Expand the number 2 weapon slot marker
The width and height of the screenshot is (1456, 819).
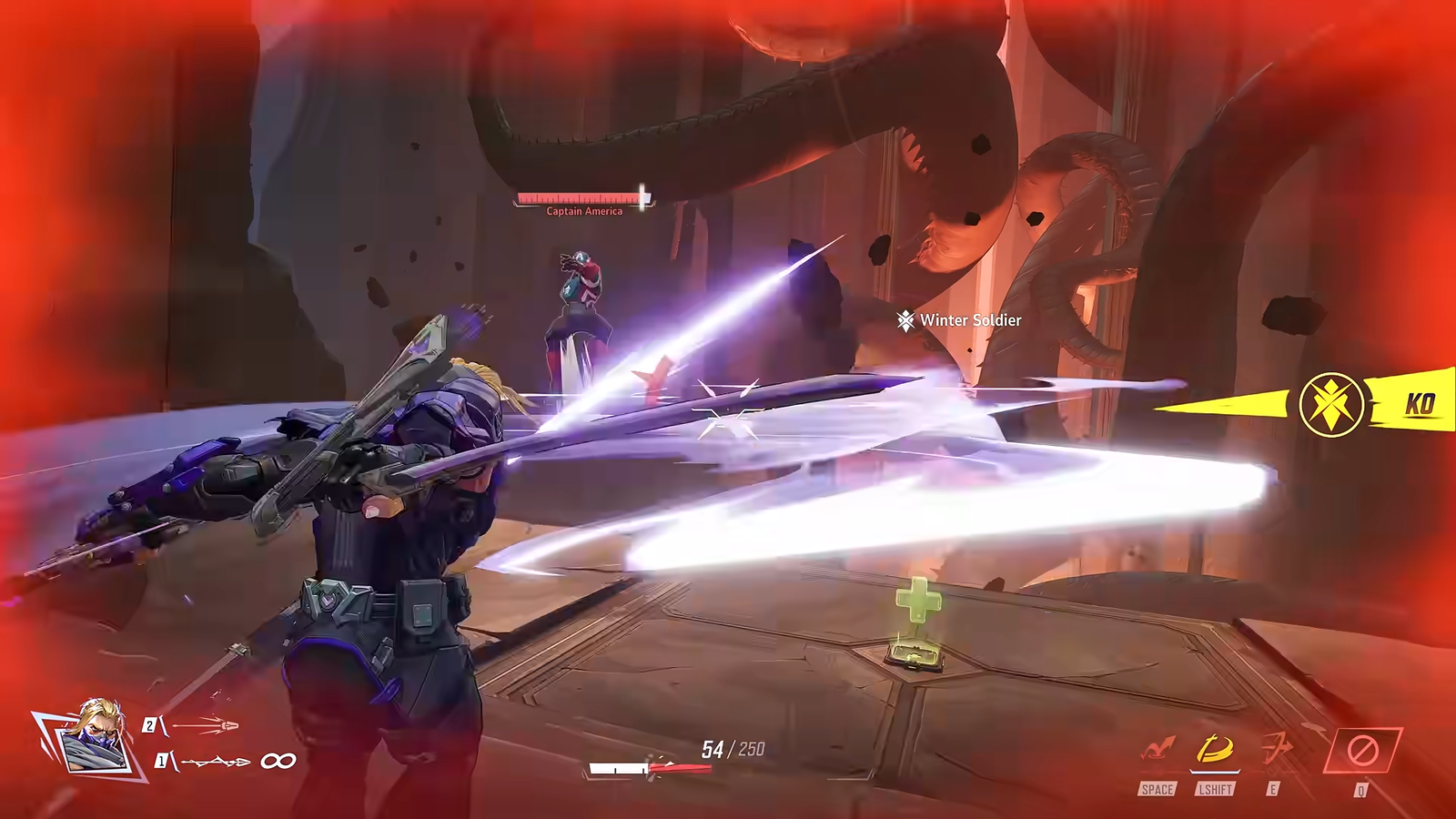150,725
